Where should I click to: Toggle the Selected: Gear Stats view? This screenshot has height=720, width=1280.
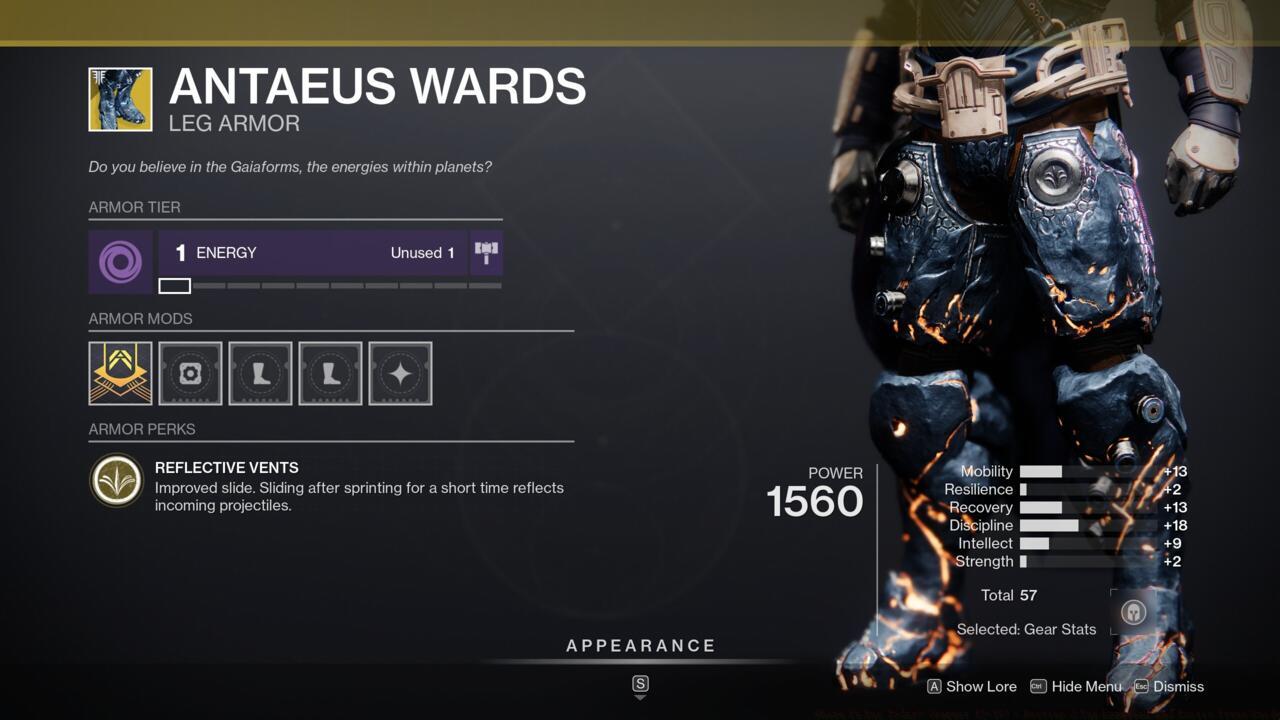1026,629
